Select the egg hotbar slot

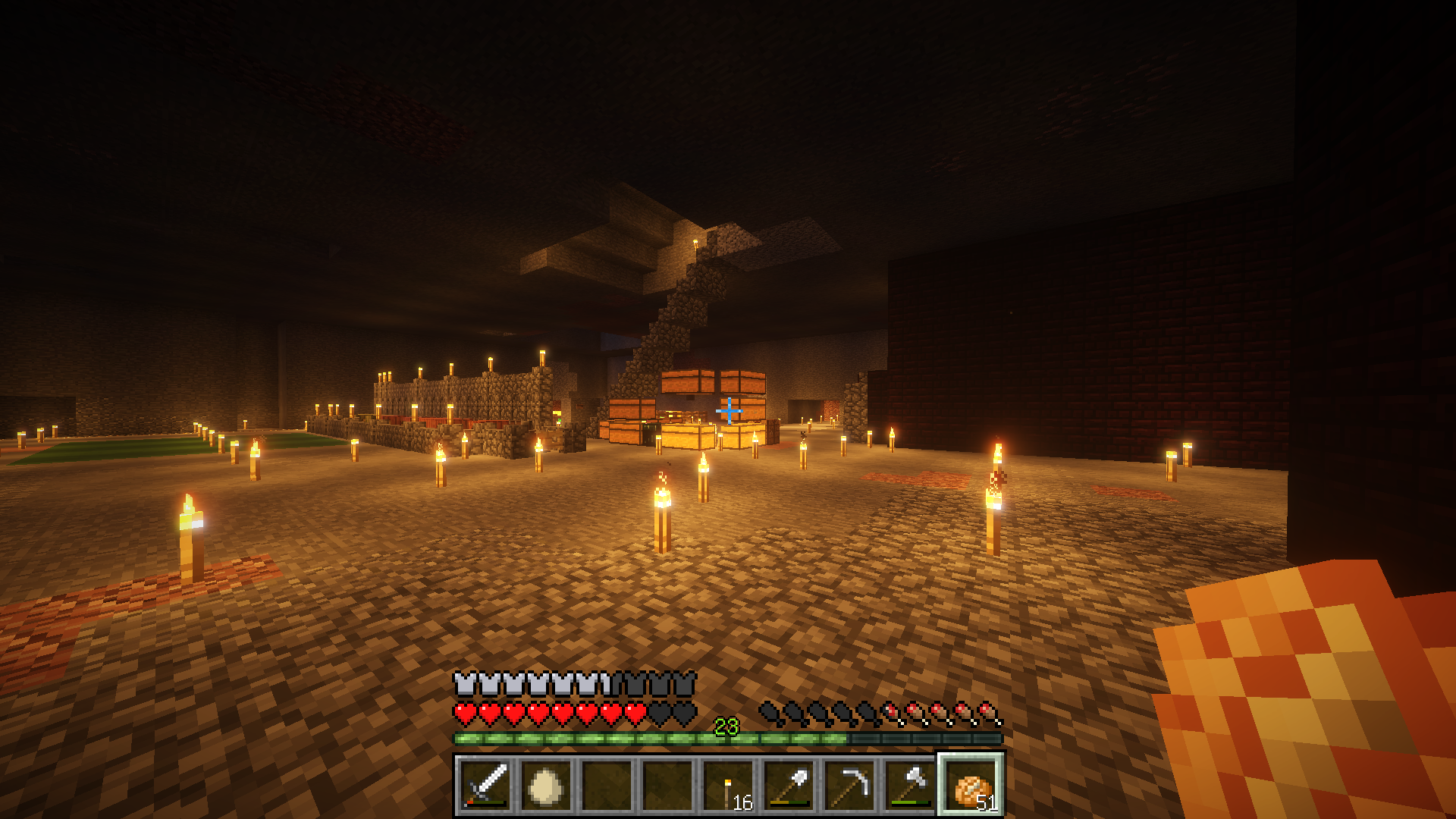point(546,786)
